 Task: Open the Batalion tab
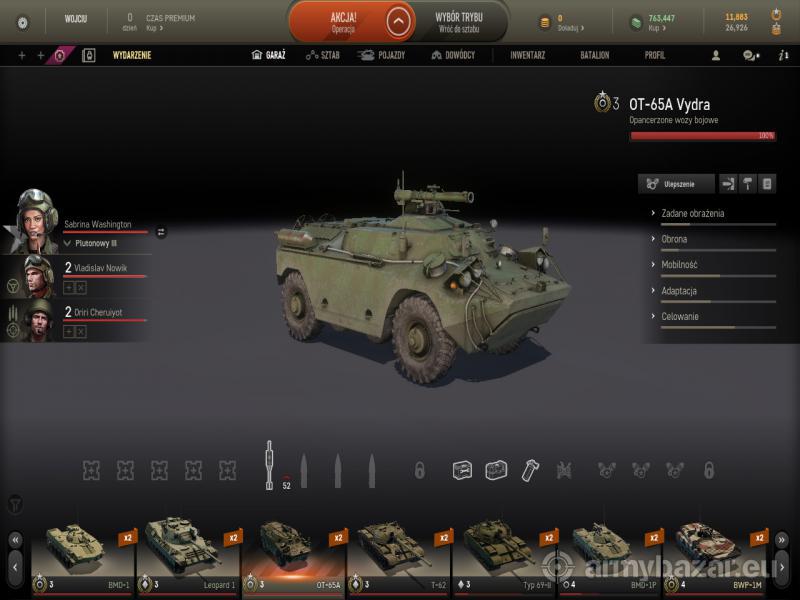coord(595,55)
